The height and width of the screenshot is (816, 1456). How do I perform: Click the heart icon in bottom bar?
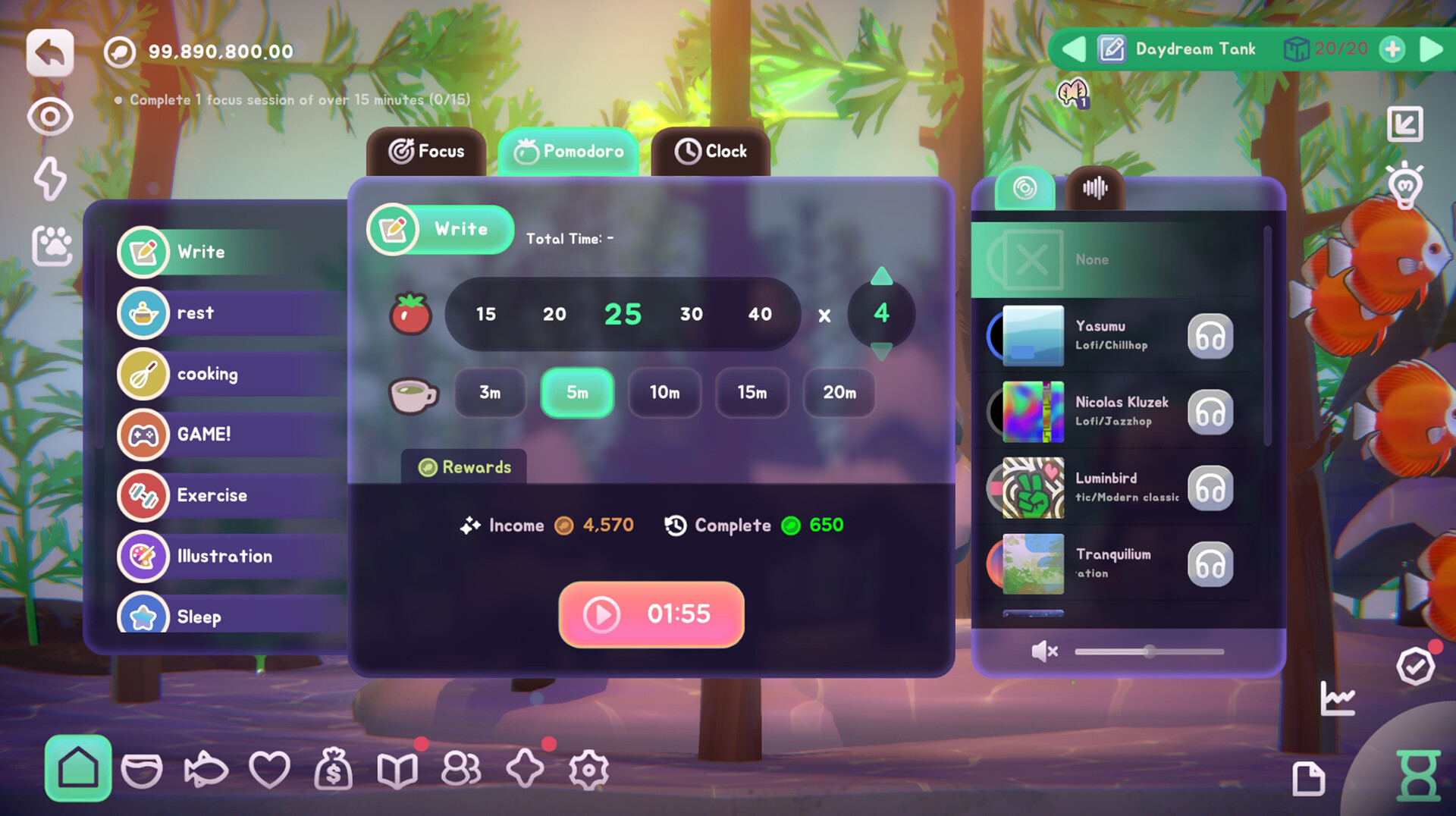click(x=270, y=769)
